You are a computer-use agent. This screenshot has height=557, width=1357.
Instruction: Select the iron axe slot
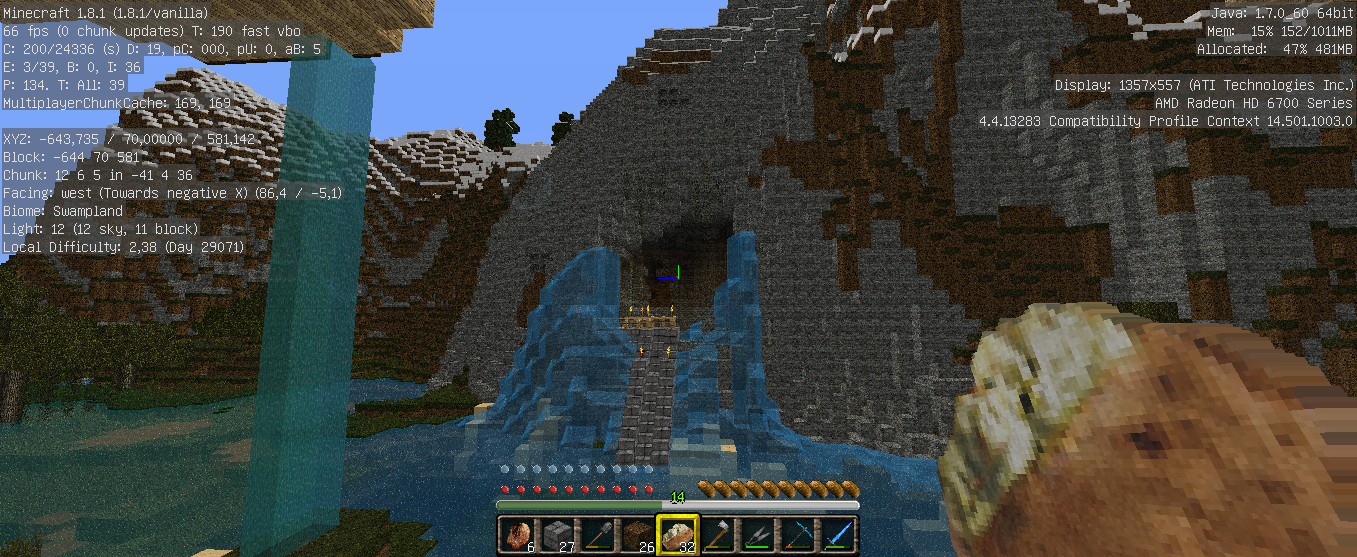[717, 535]
